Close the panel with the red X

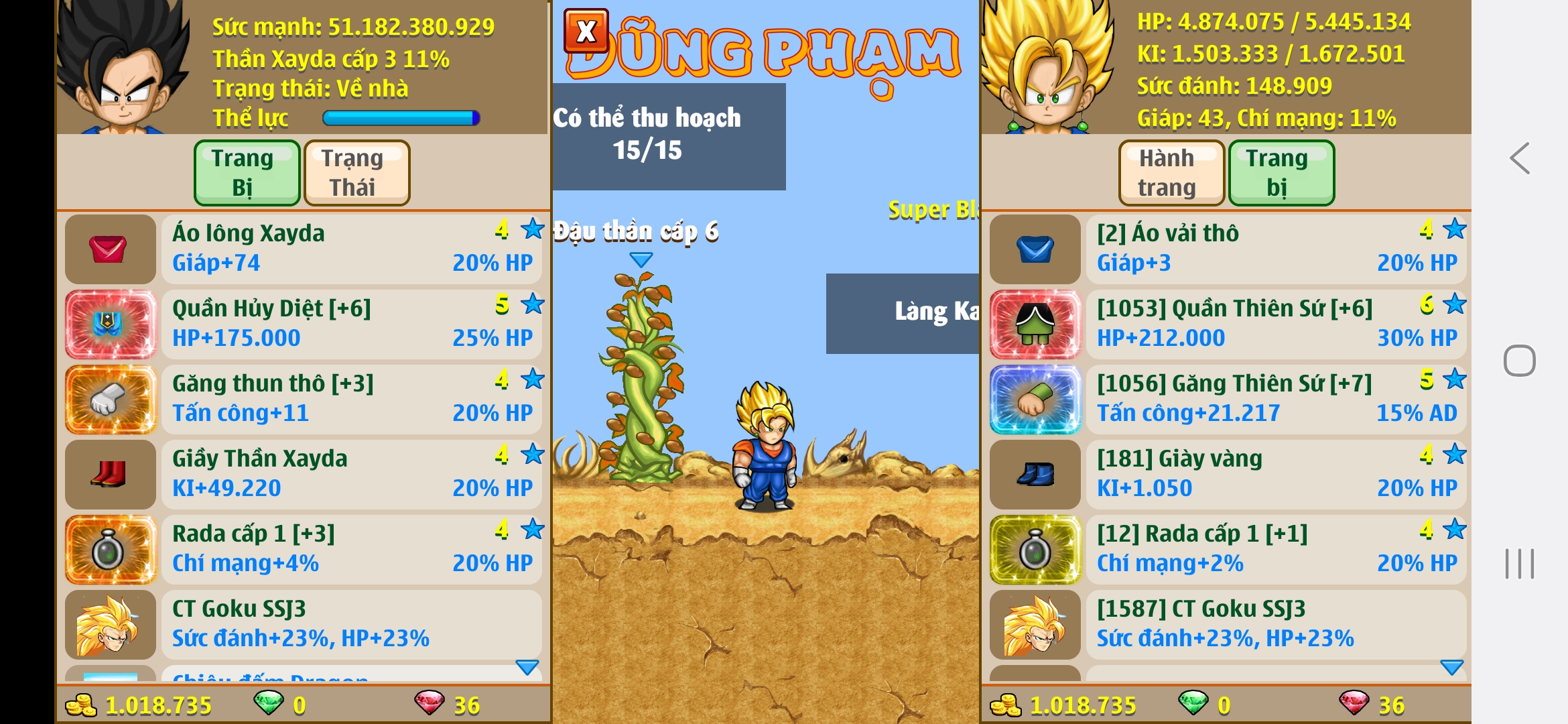tap(586, 31)
